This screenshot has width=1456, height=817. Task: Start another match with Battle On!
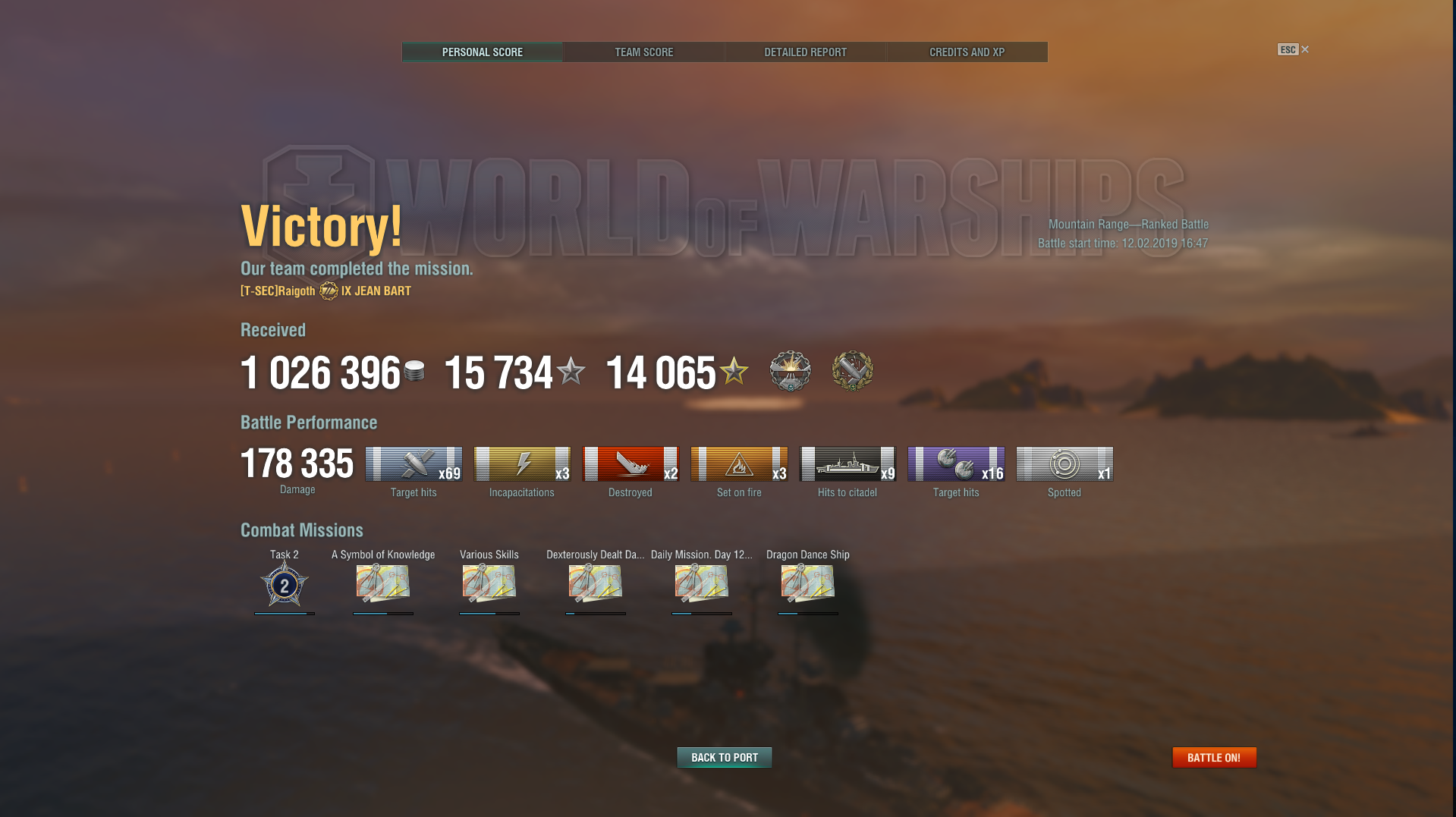point(1214,757)
